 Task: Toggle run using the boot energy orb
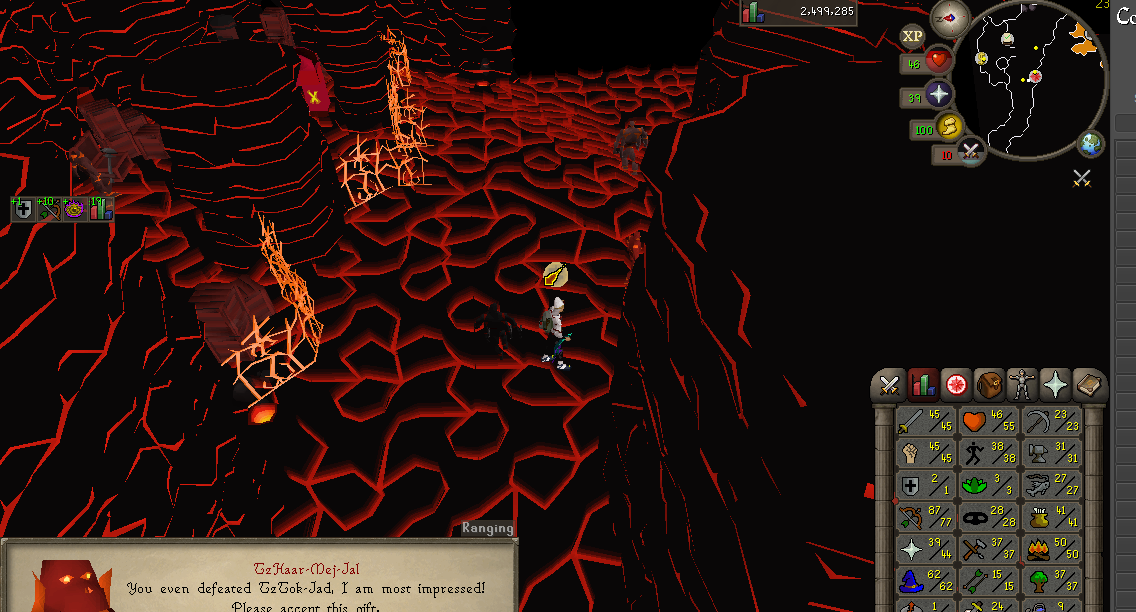949,127
